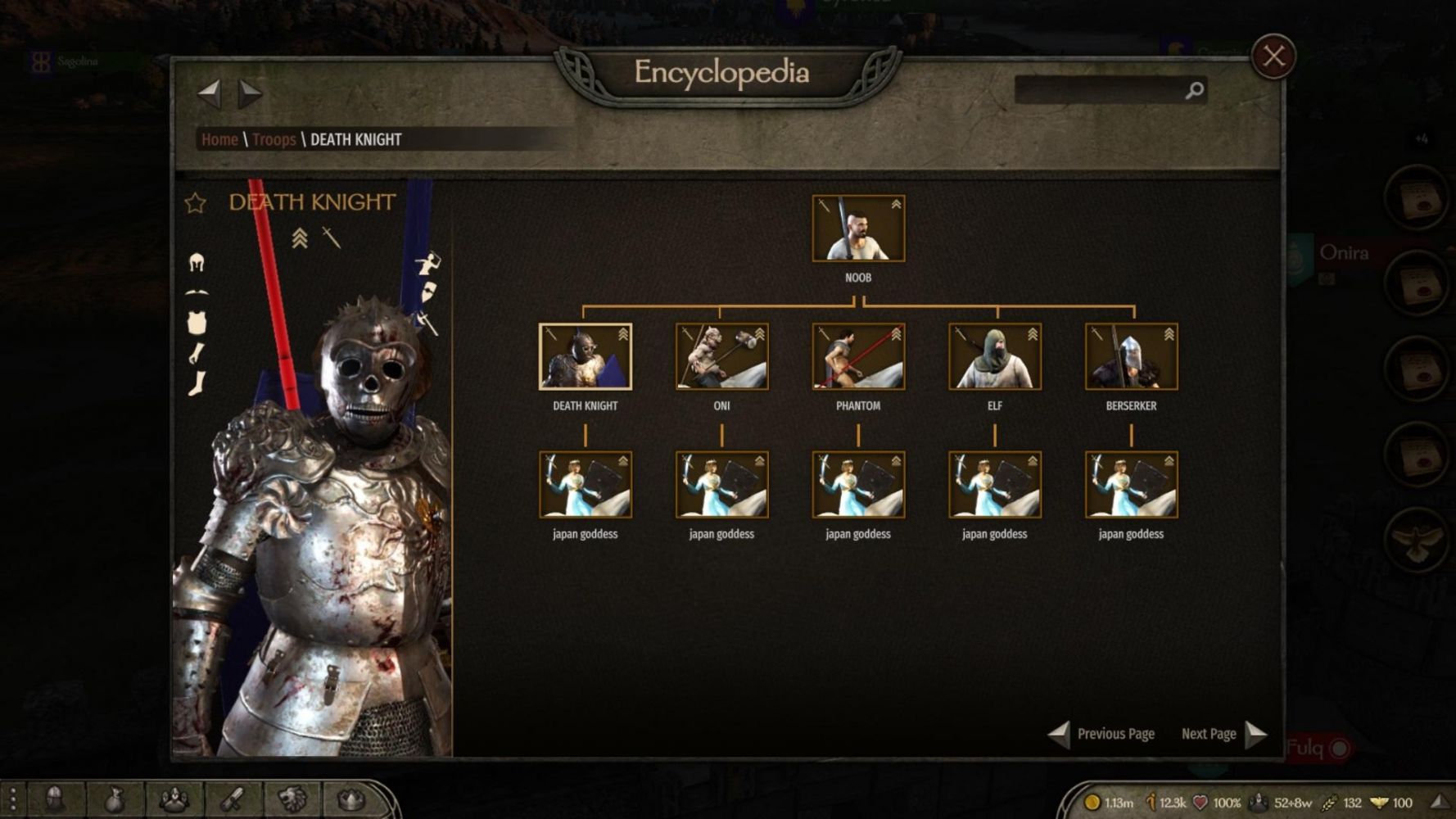Viewport: 1456px width, 819px height.
Task: Choose the ELF troop portrait
Action: (994, 356)
